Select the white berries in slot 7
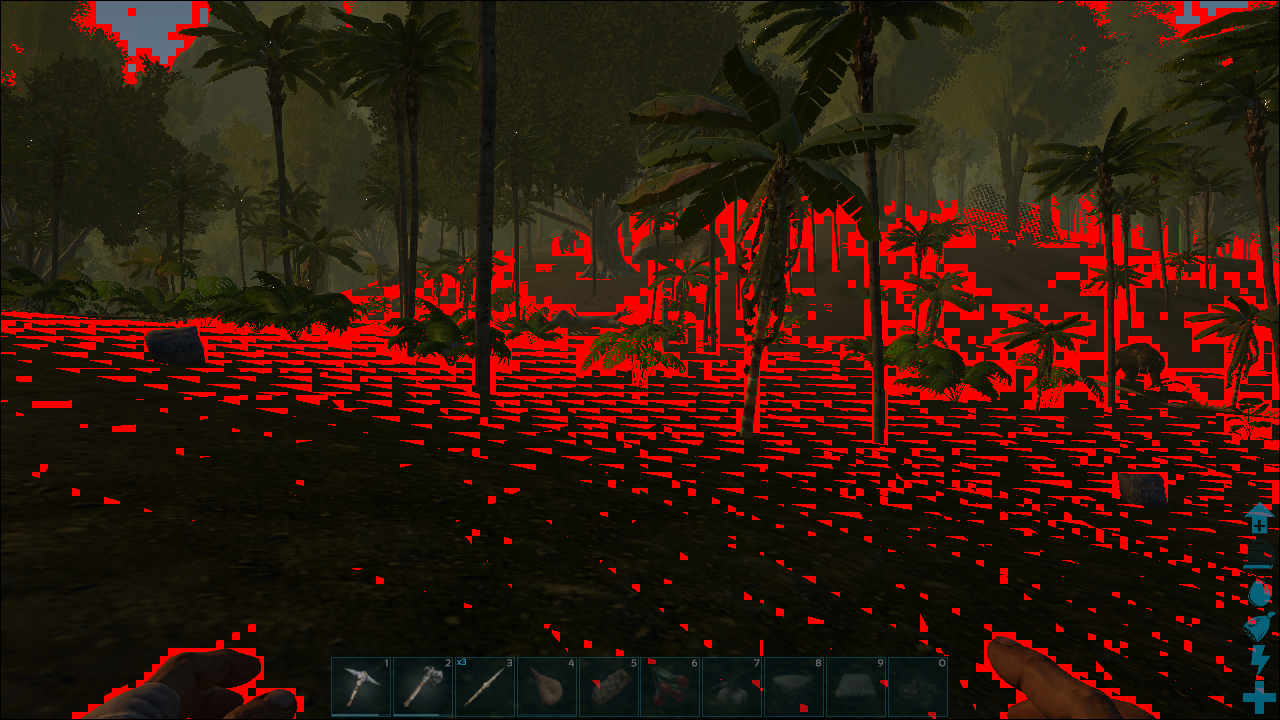Screen dimensions: 1280x720 click(733, 686)
